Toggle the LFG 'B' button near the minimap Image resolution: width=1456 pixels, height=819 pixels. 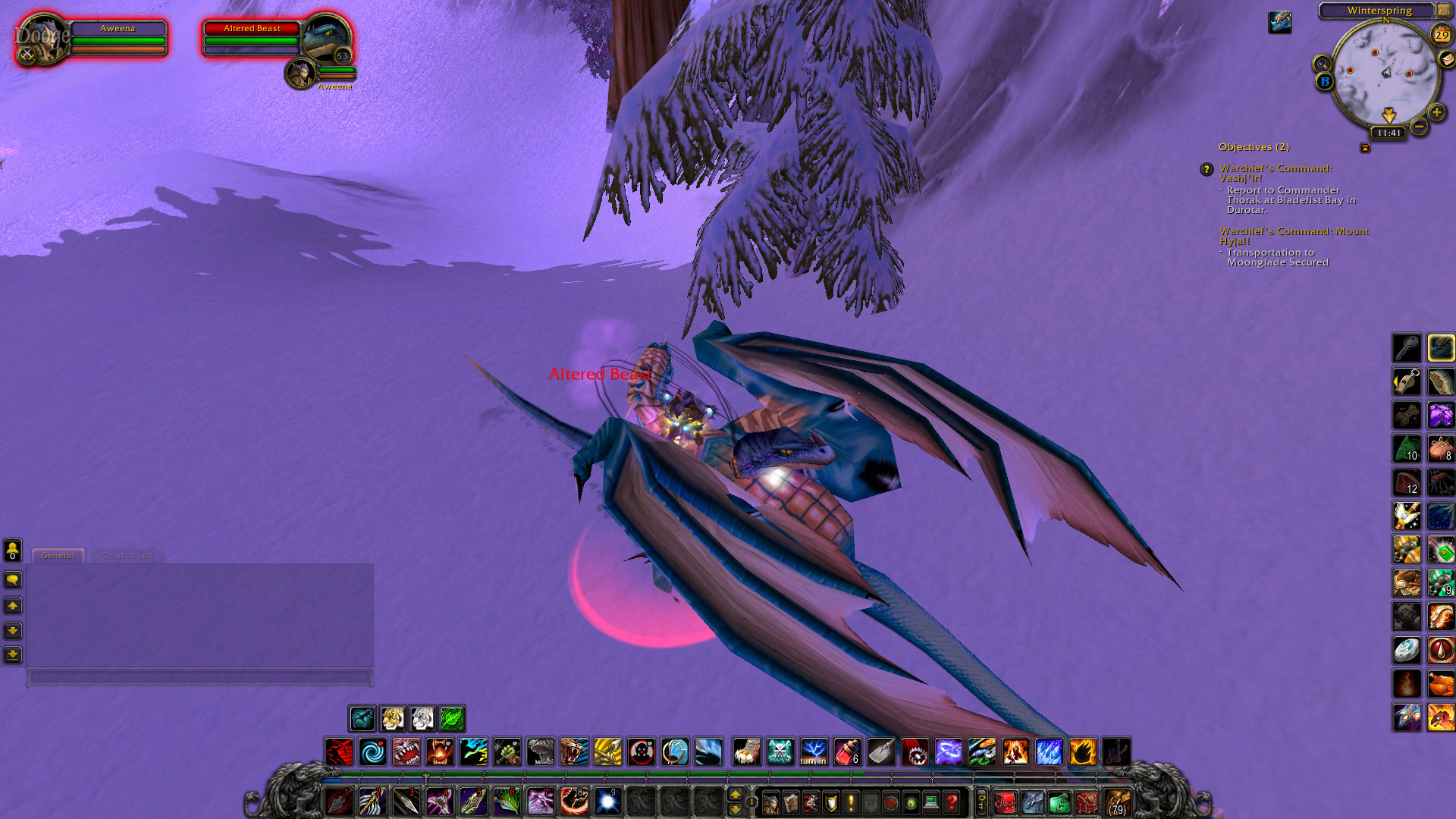[1326, 81]
